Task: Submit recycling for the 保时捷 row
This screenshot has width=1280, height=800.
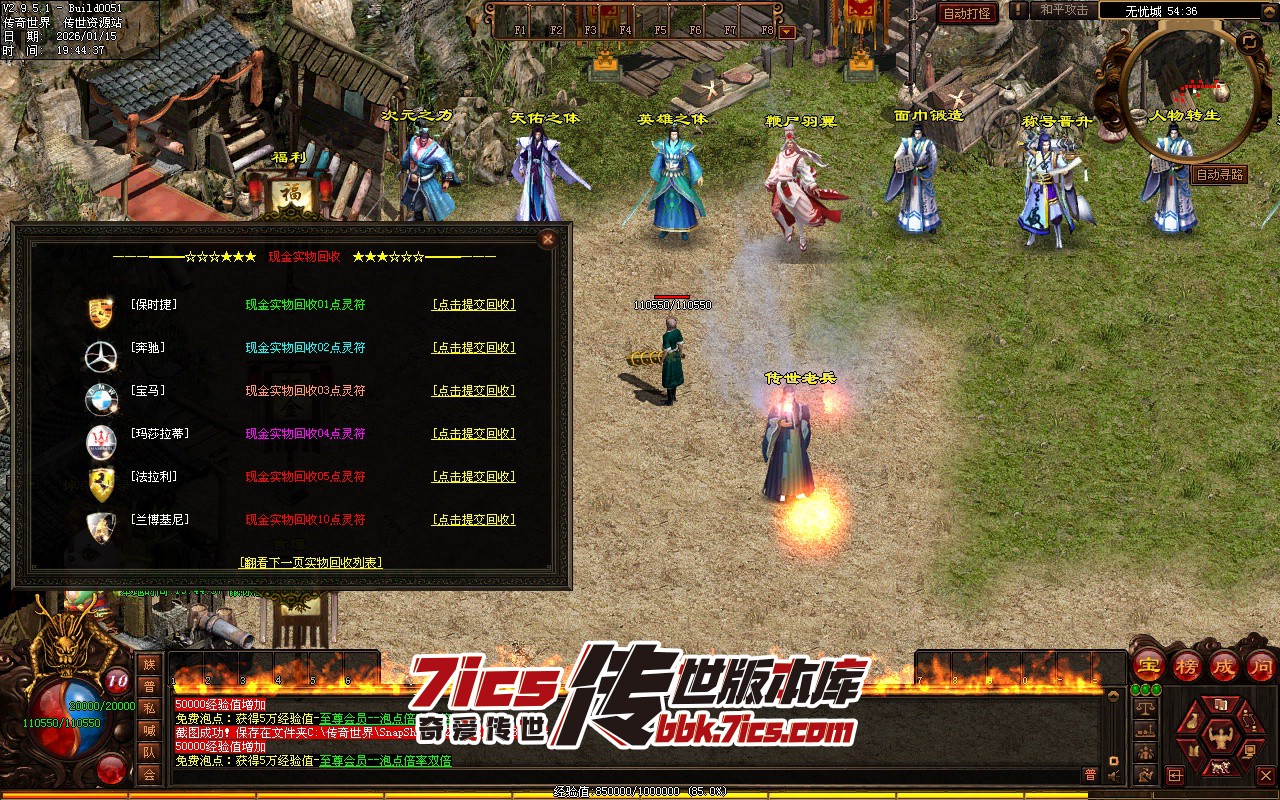Action: point(473,305)
